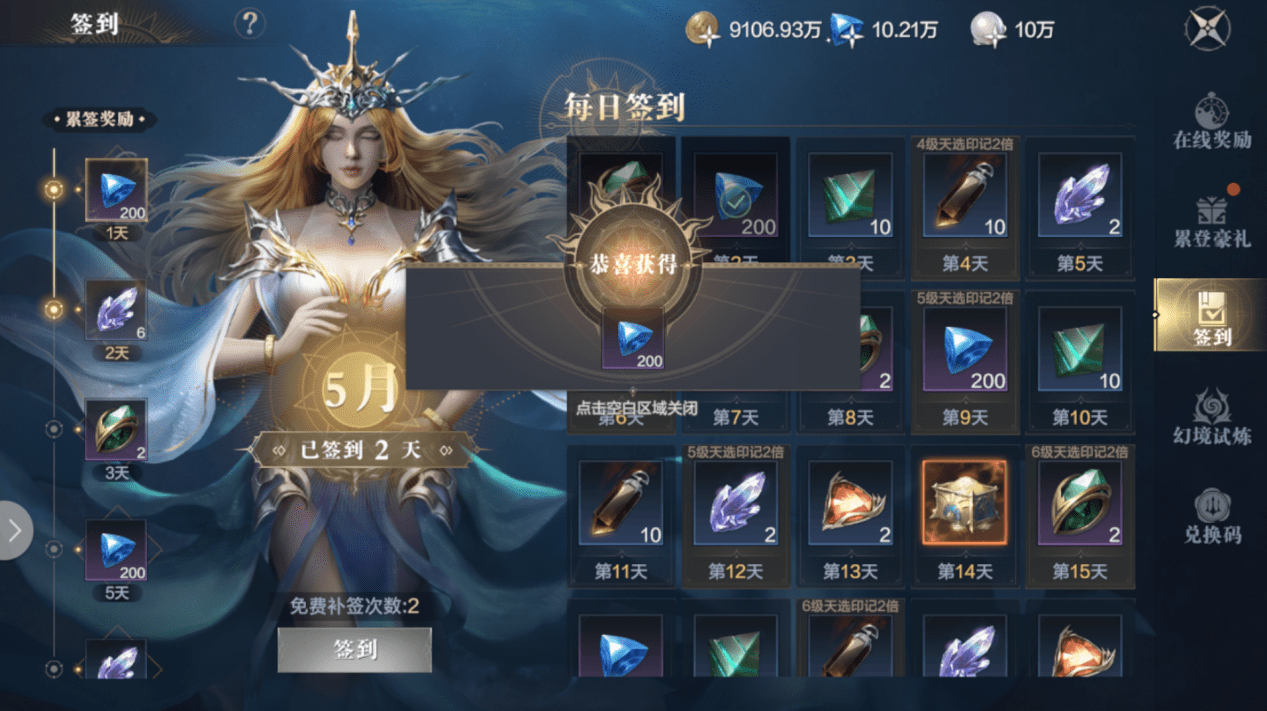Open the 兑换码 redeem code tab

(1211, 515)
